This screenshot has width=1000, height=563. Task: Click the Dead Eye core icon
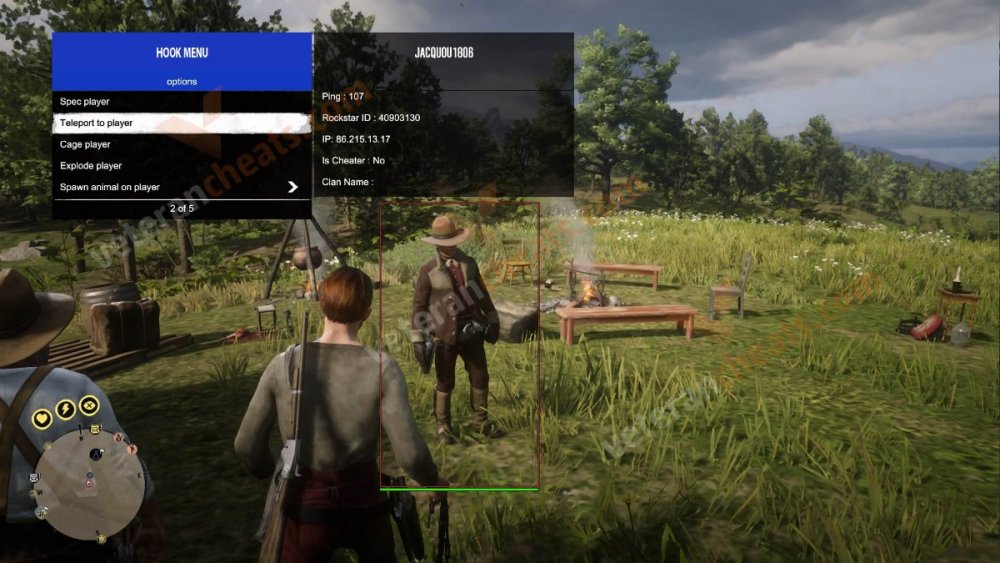tap(88, 405)
